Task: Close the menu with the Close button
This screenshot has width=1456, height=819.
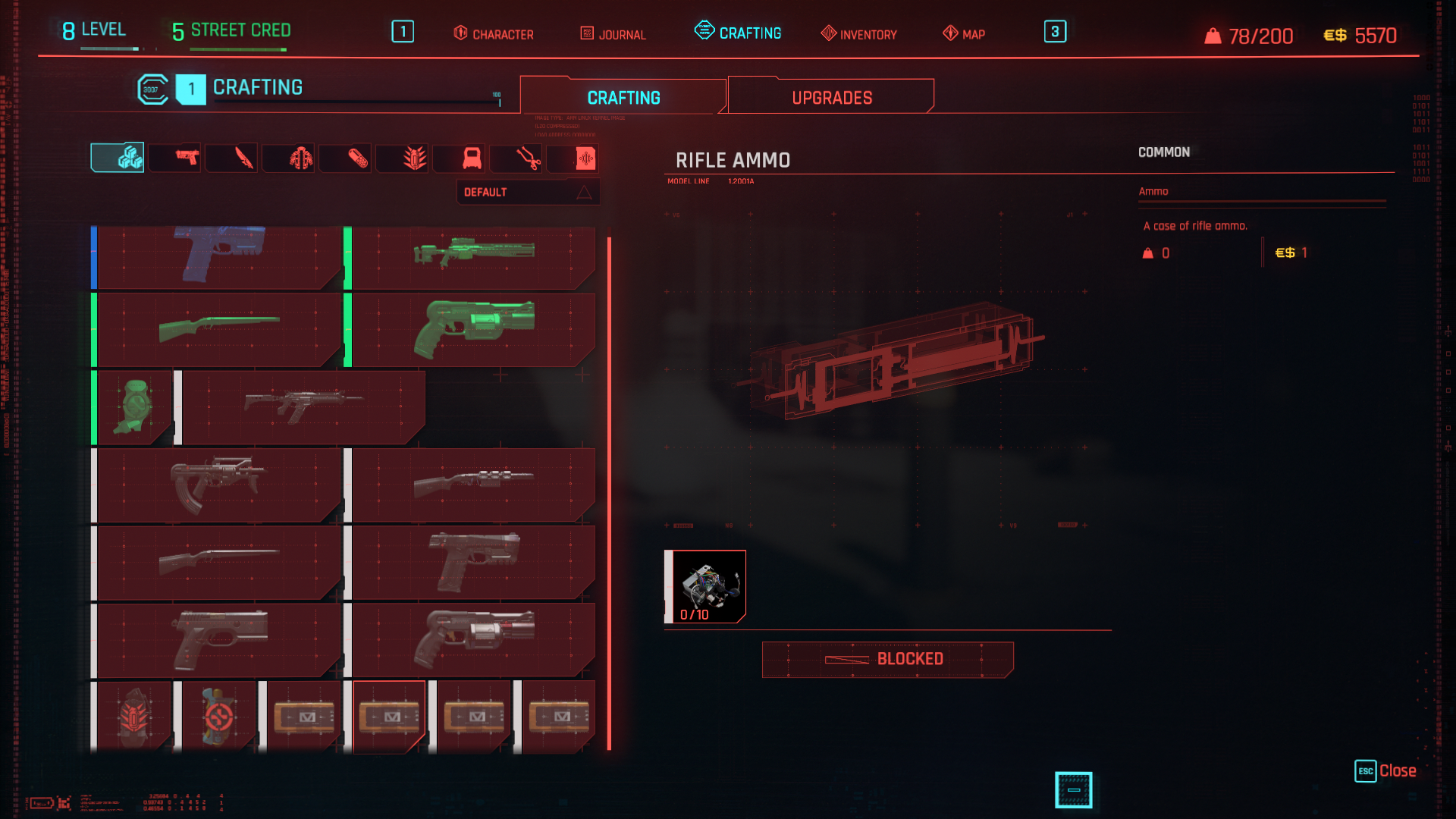Action: pyautogui.click(x=1385, y=770)
